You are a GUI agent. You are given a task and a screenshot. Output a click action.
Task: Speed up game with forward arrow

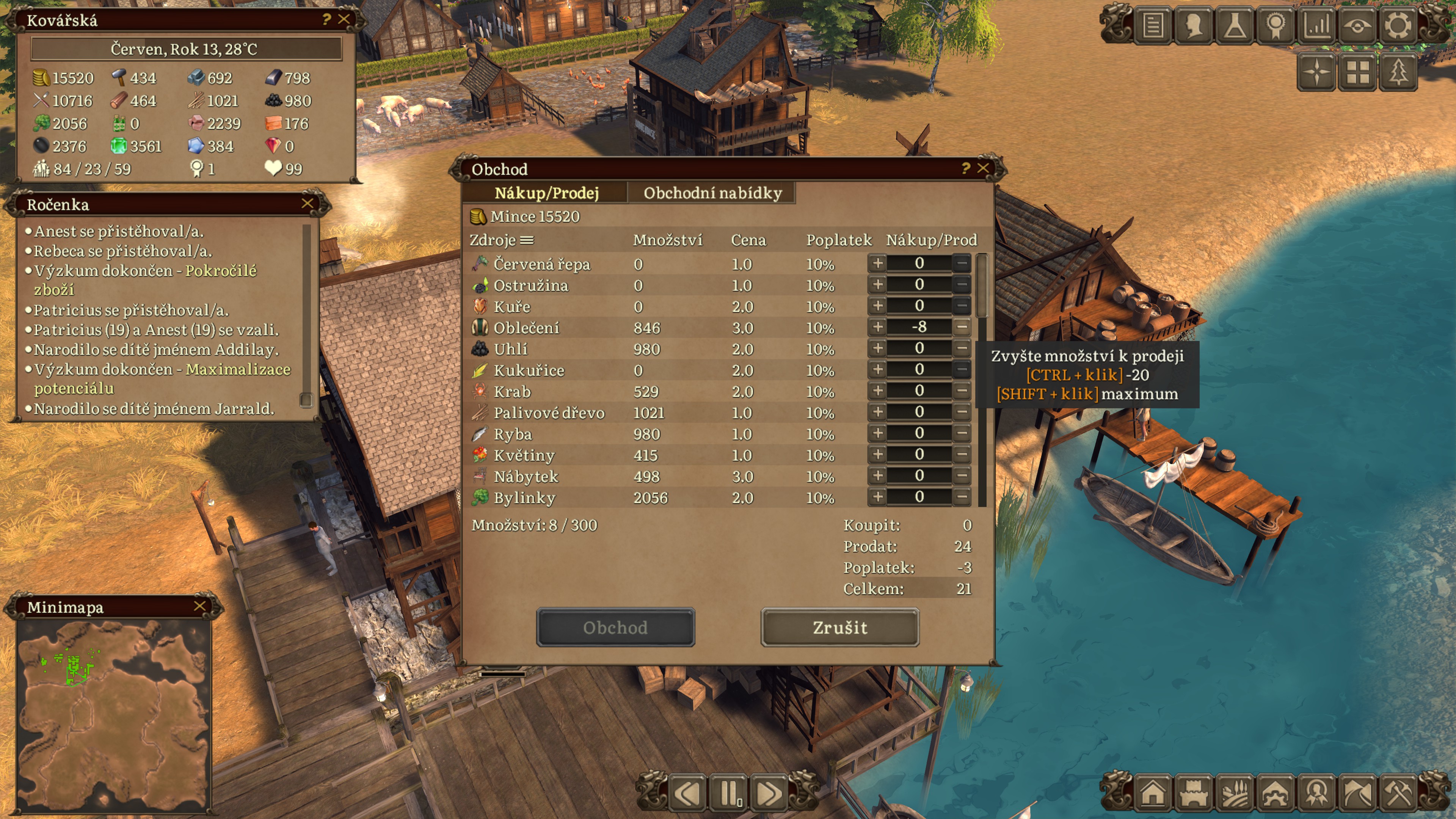[x=769, y=794]
